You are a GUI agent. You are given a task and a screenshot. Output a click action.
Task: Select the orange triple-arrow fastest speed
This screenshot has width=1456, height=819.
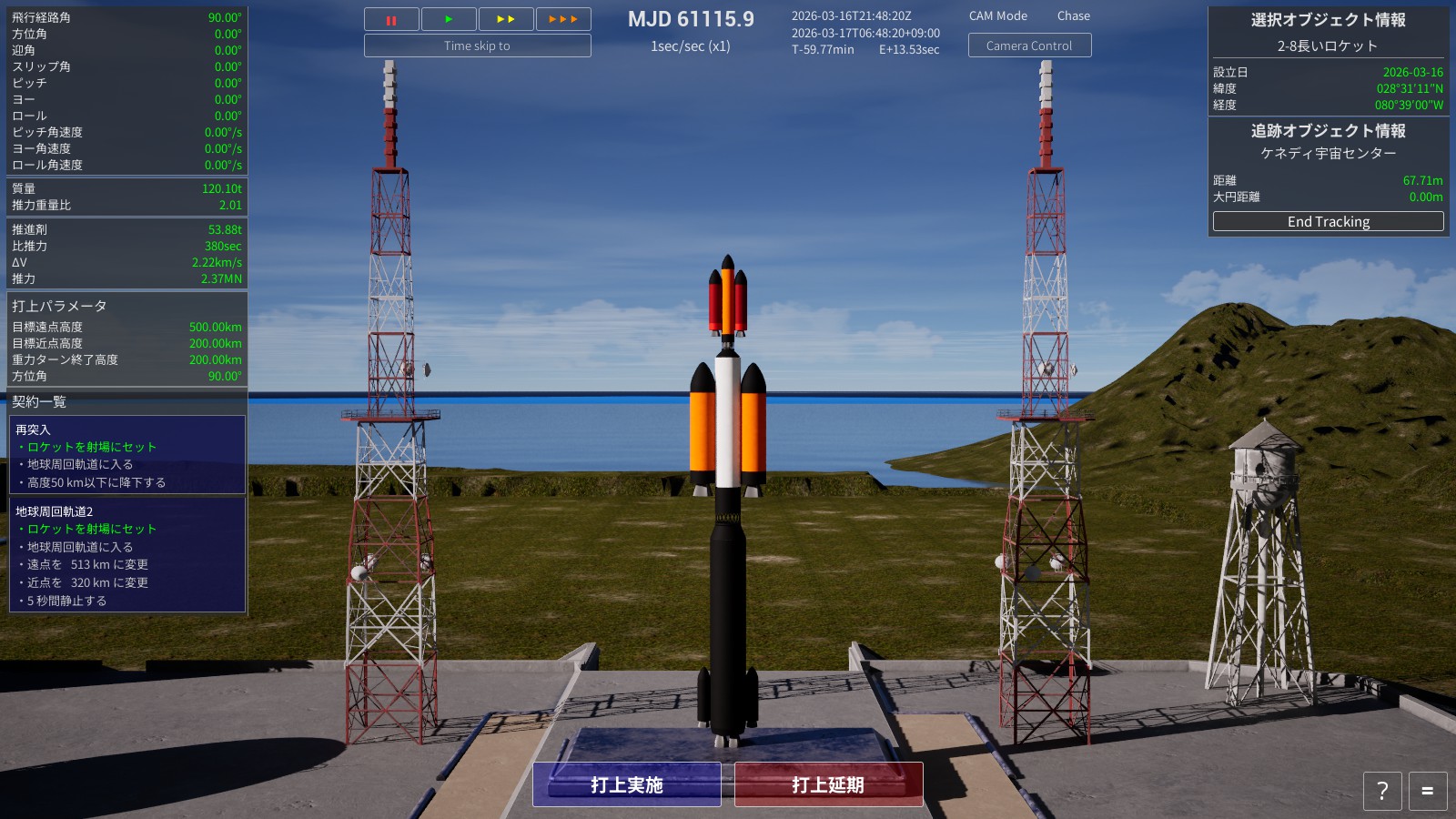[x=563, y=19]
